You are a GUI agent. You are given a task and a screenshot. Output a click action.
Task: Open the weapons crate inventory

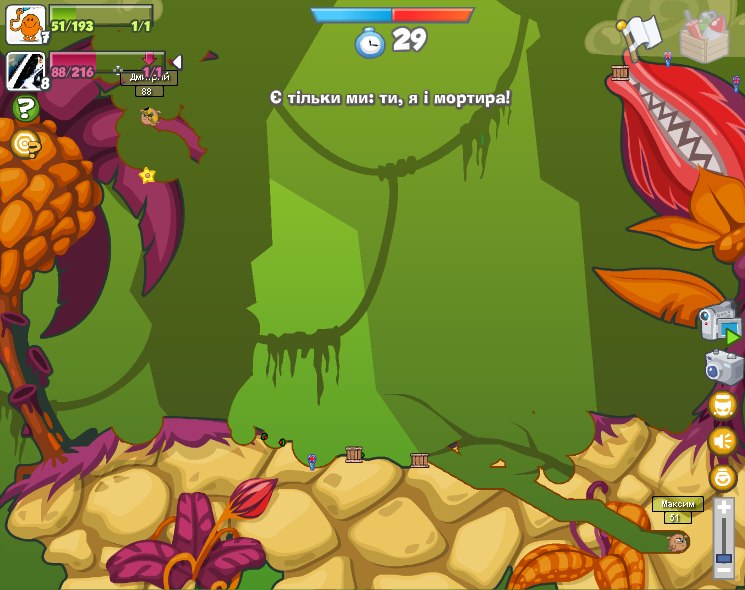pos(704,35)
